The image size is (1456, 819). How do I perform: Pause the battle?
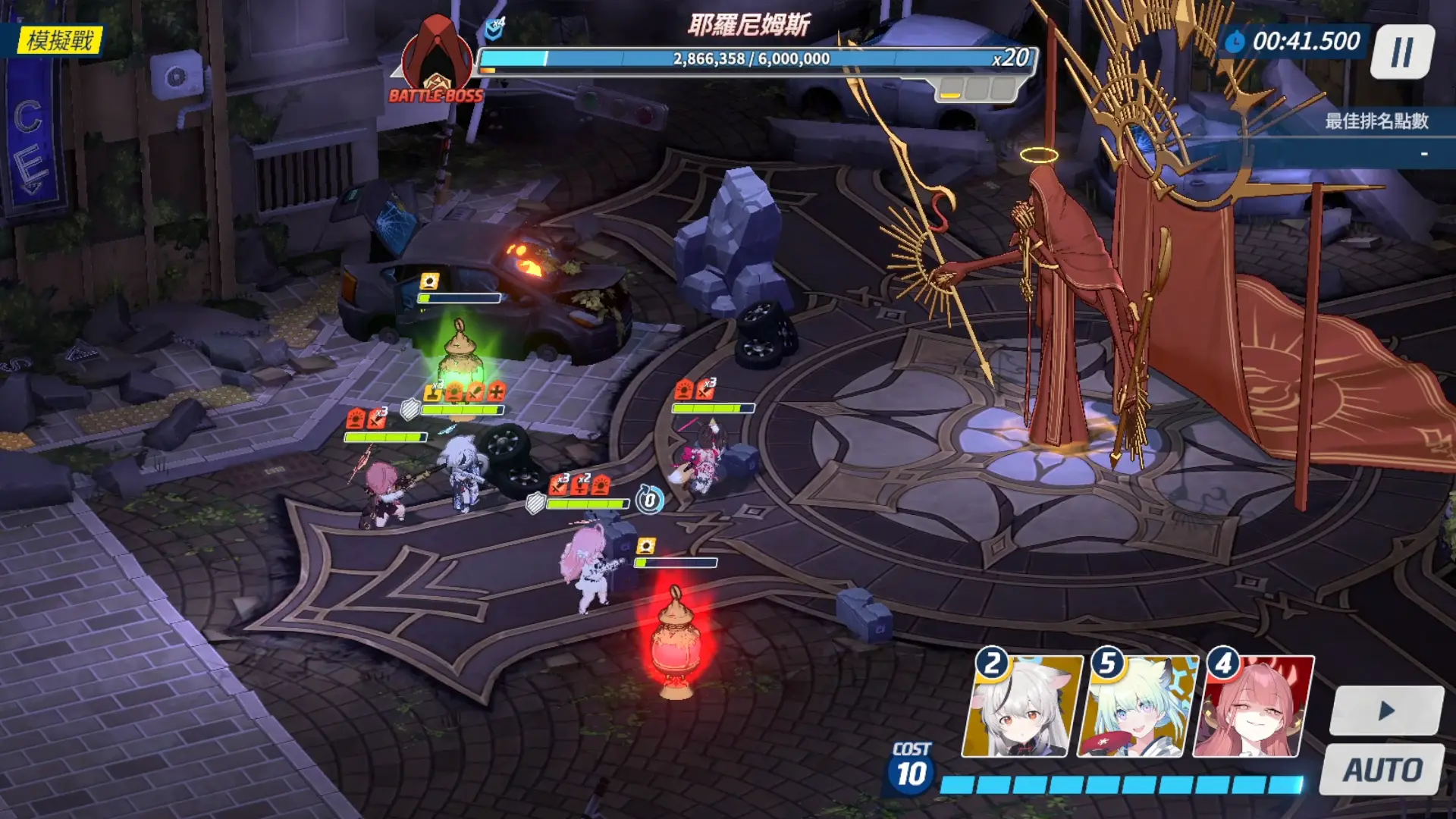pyautogui.click(x=1402, y=52)
